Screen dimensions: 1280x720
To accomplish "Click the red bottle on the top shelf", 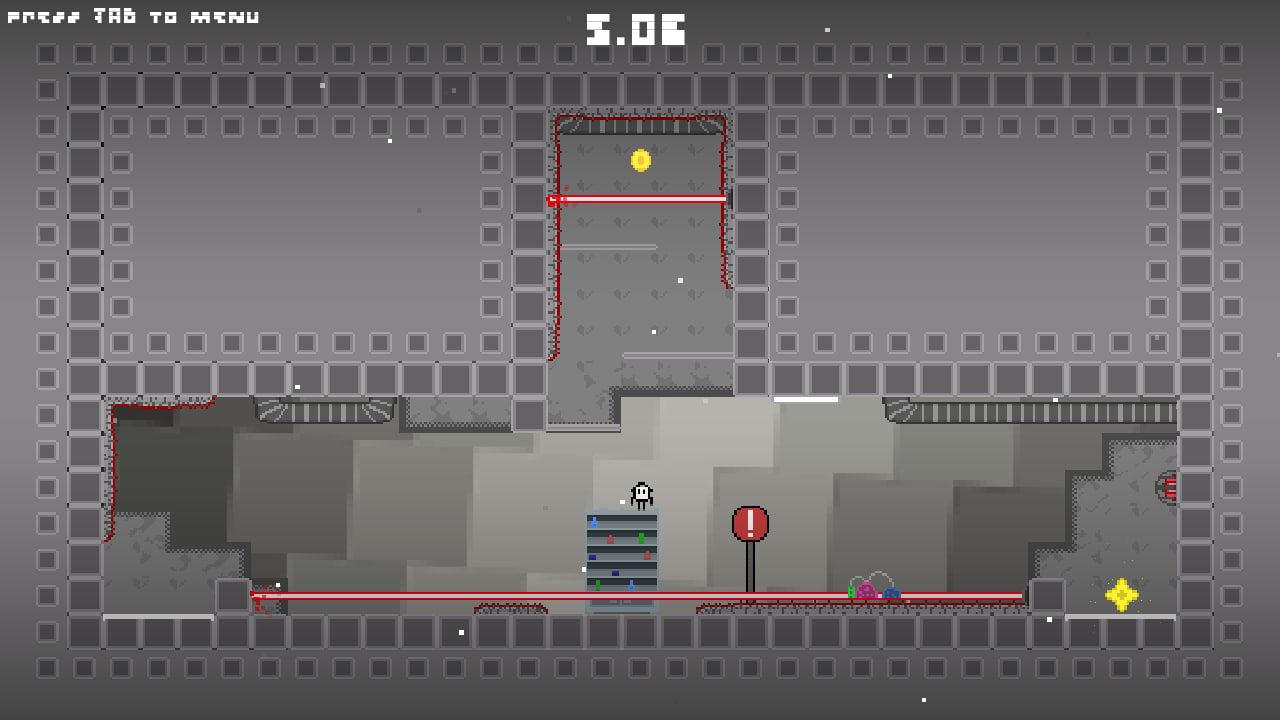I will pyautogui.click(x=610, y=539).
